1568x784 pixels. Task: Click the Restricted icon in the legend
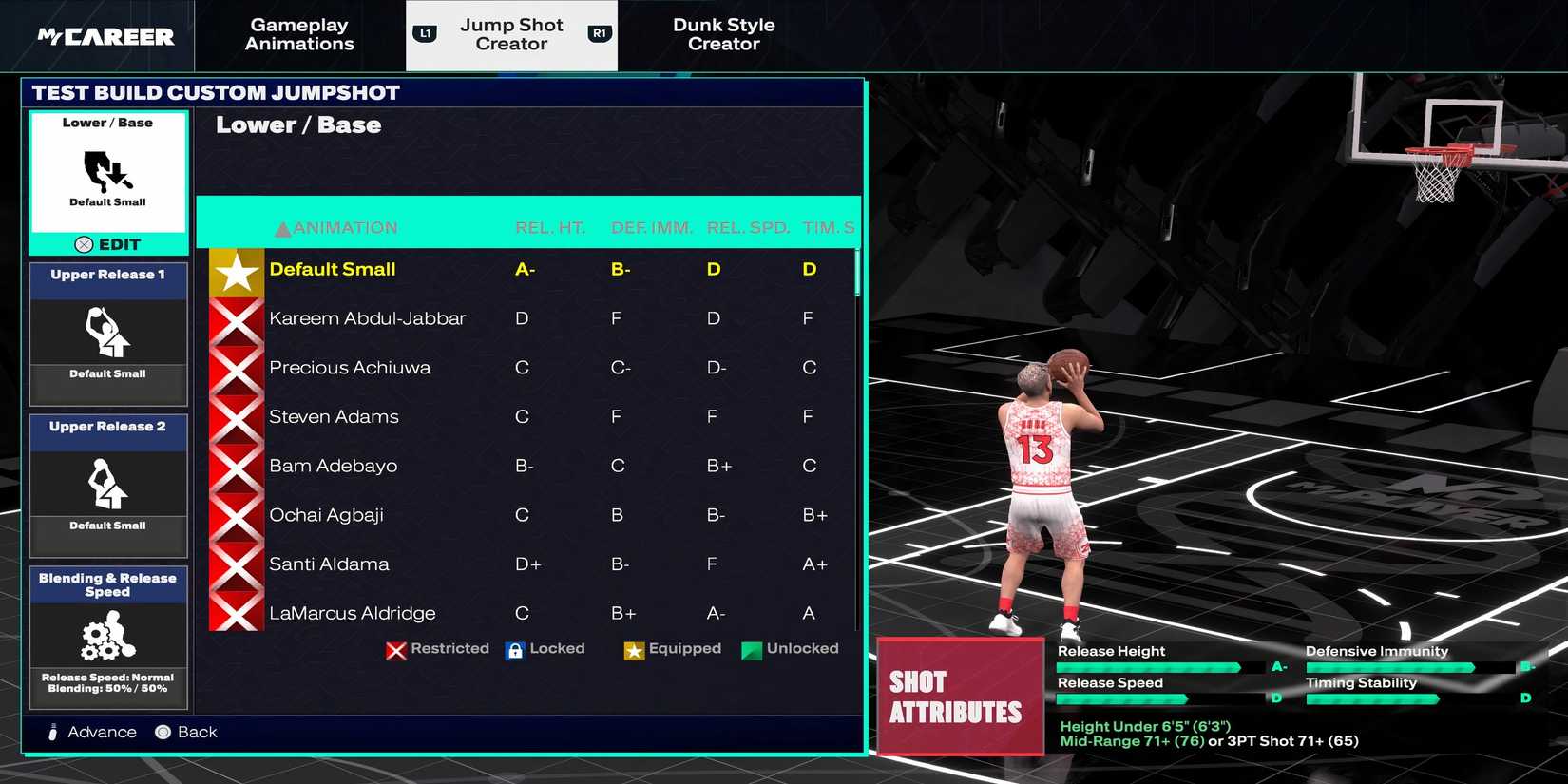pos(395,650)
